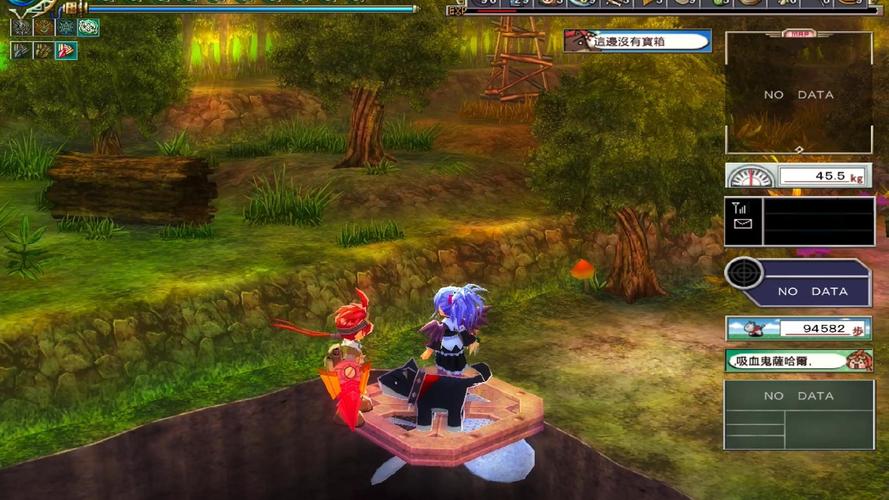
Task: Select the highlighted teal swirl skill icon
Action: (88, 28)
